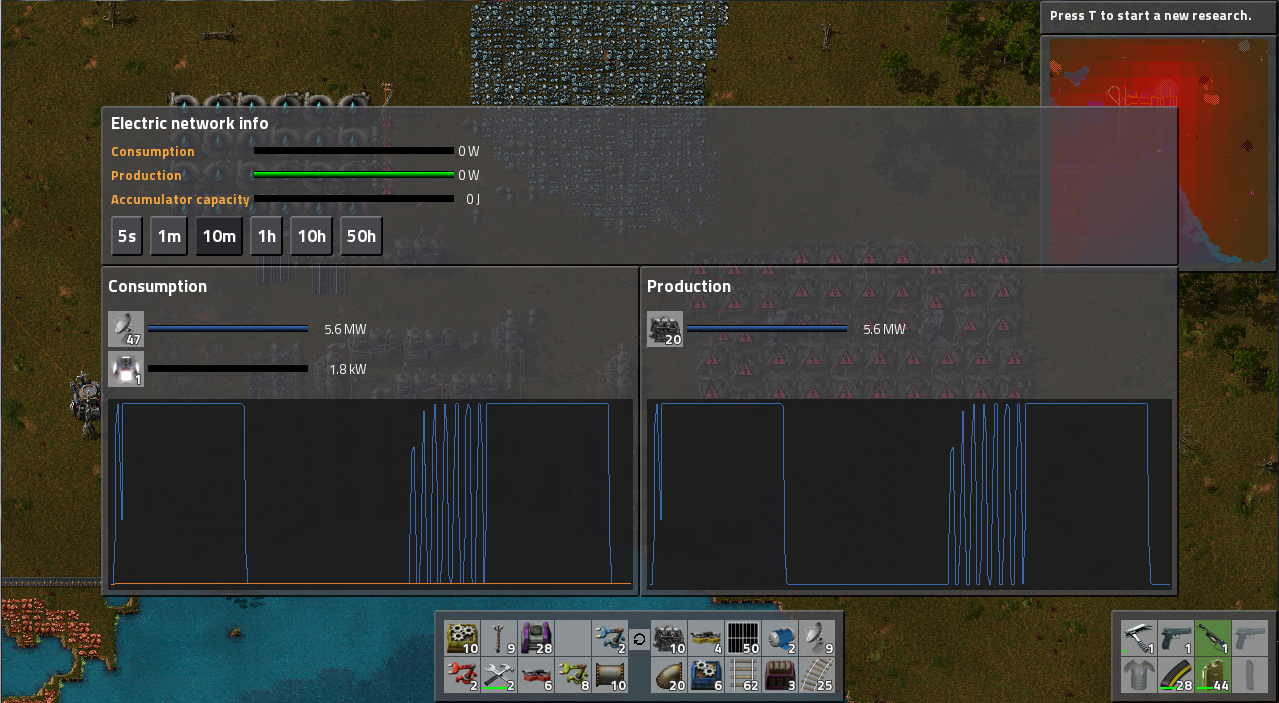Choose the 10m time range button
Image resolution: width=1279 pixels, height=703 pixels.
click(219, 237)
